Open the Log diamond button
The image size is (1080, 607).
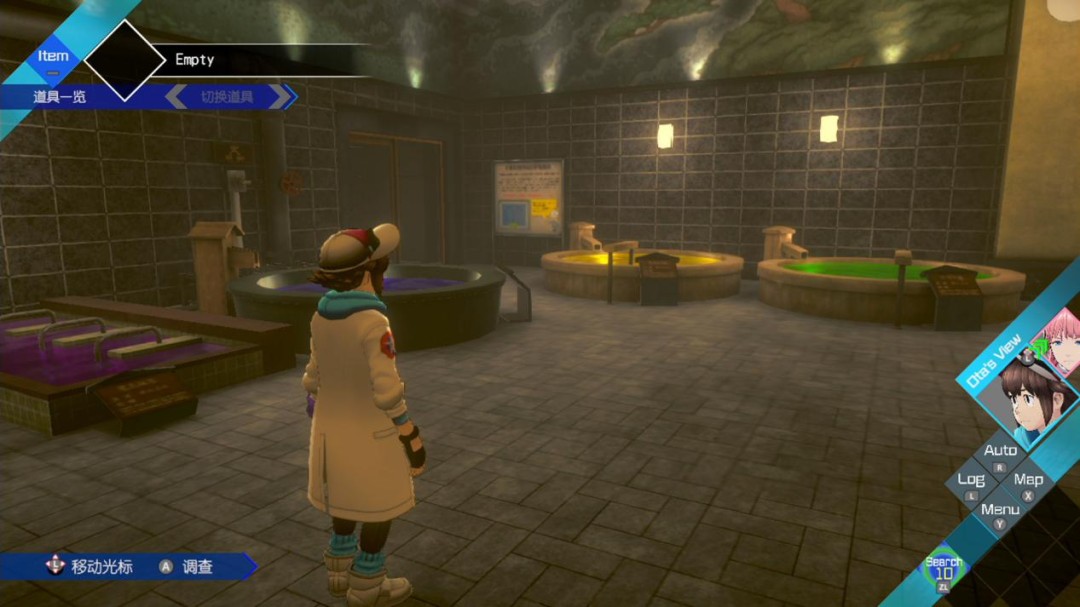tap(971, 481)
